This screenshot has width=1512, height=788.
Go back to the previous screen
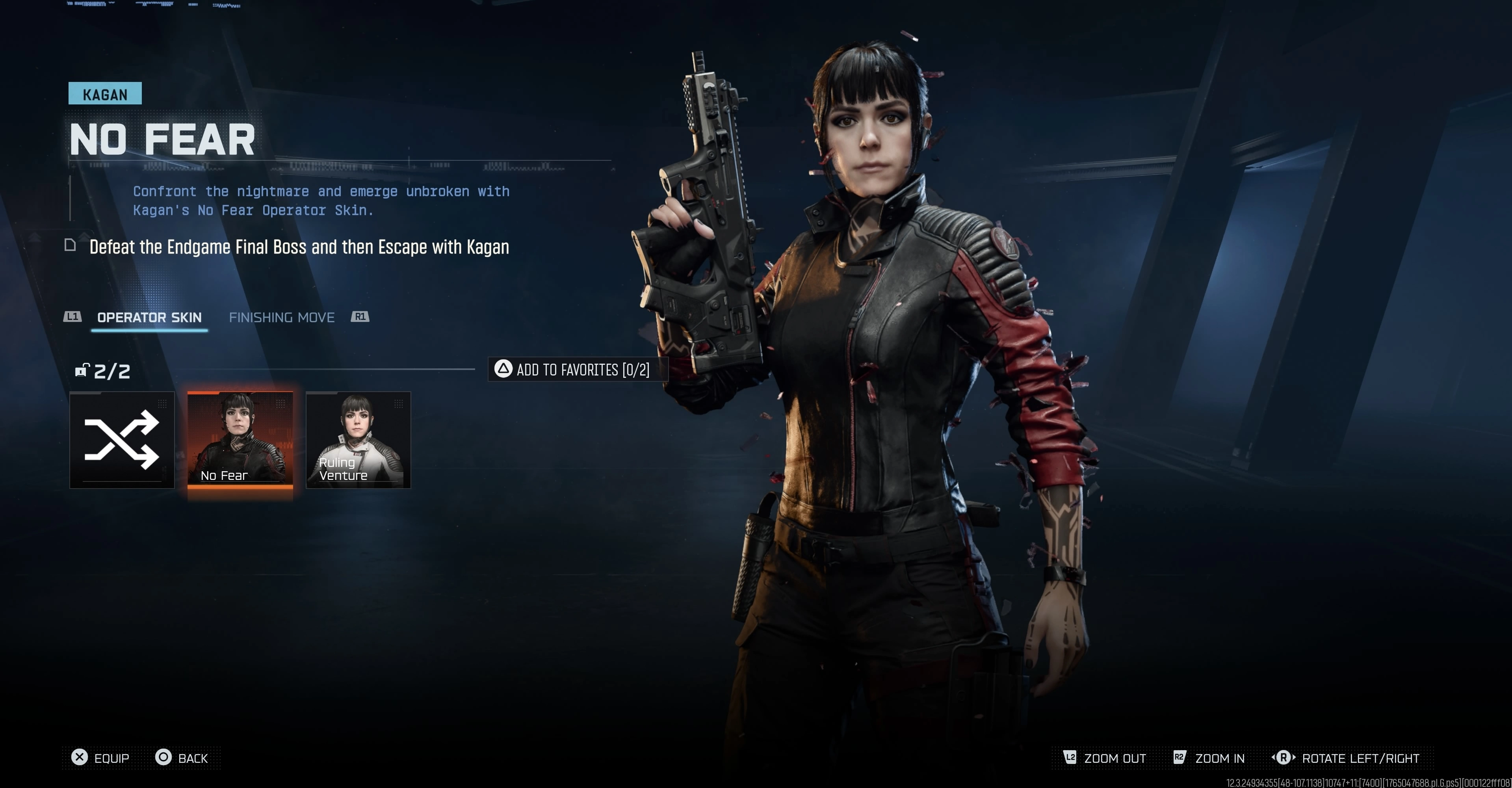pos(182,758)
